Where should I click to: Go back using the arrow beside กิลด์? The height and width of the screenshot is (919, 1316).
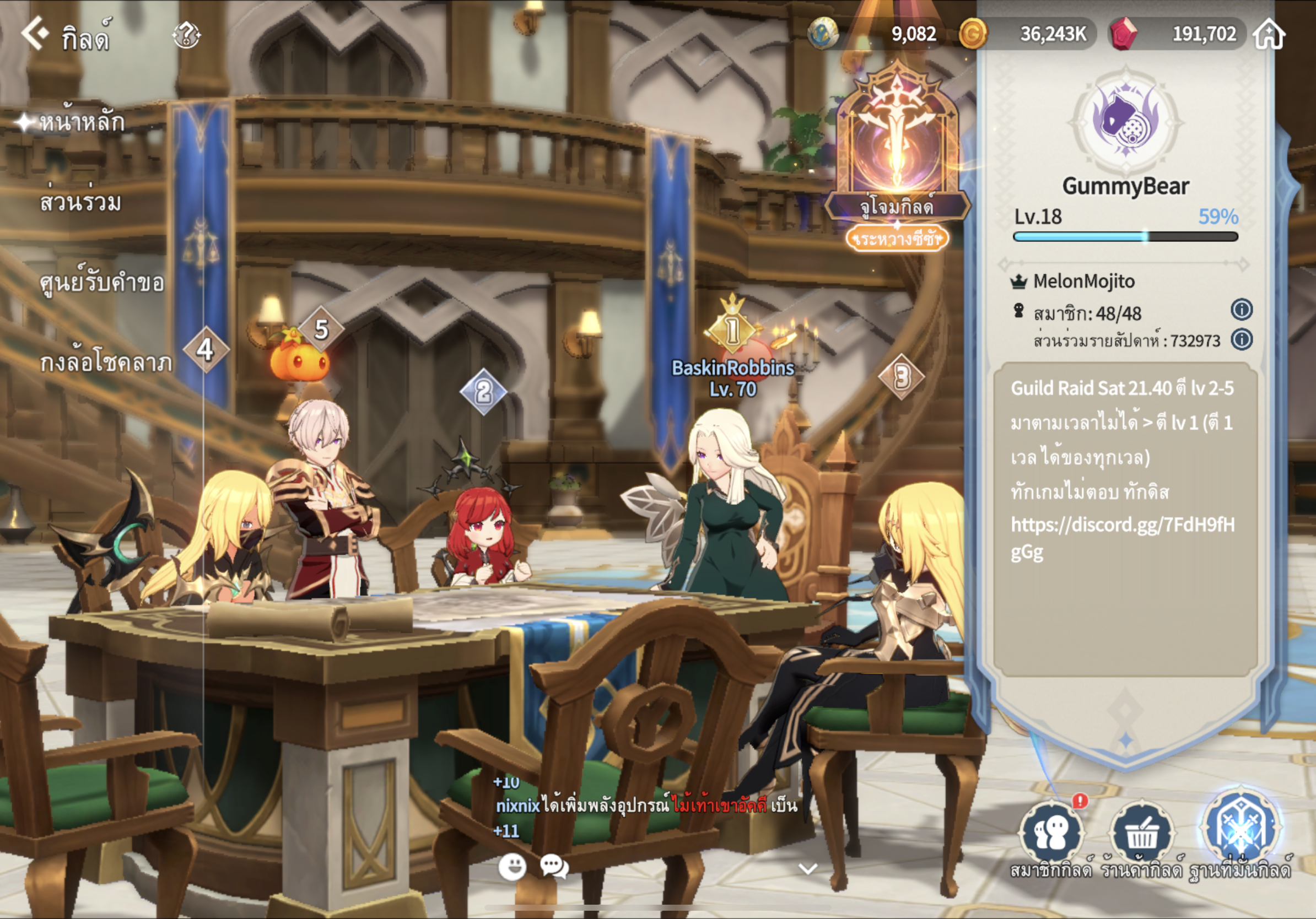34,33
